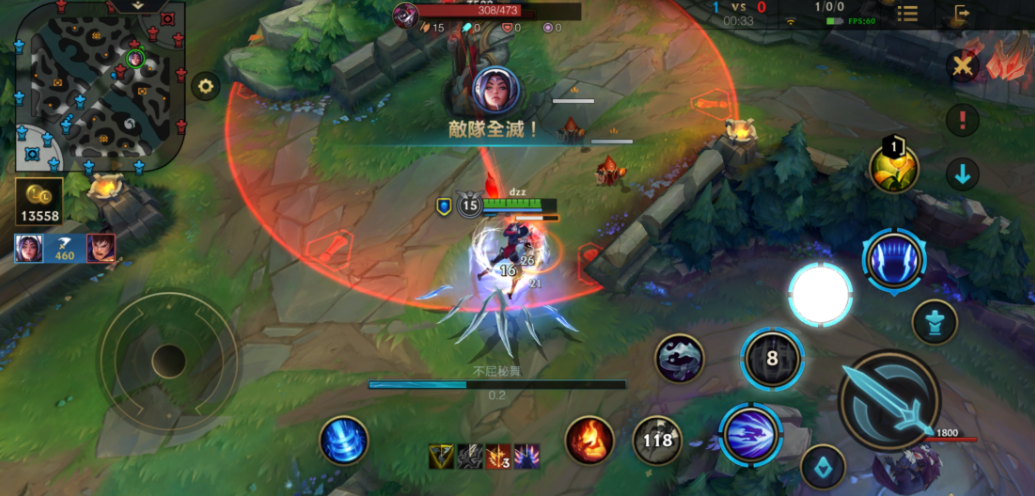Send the crossed-swords attack ping

click(x=963, y=66)
